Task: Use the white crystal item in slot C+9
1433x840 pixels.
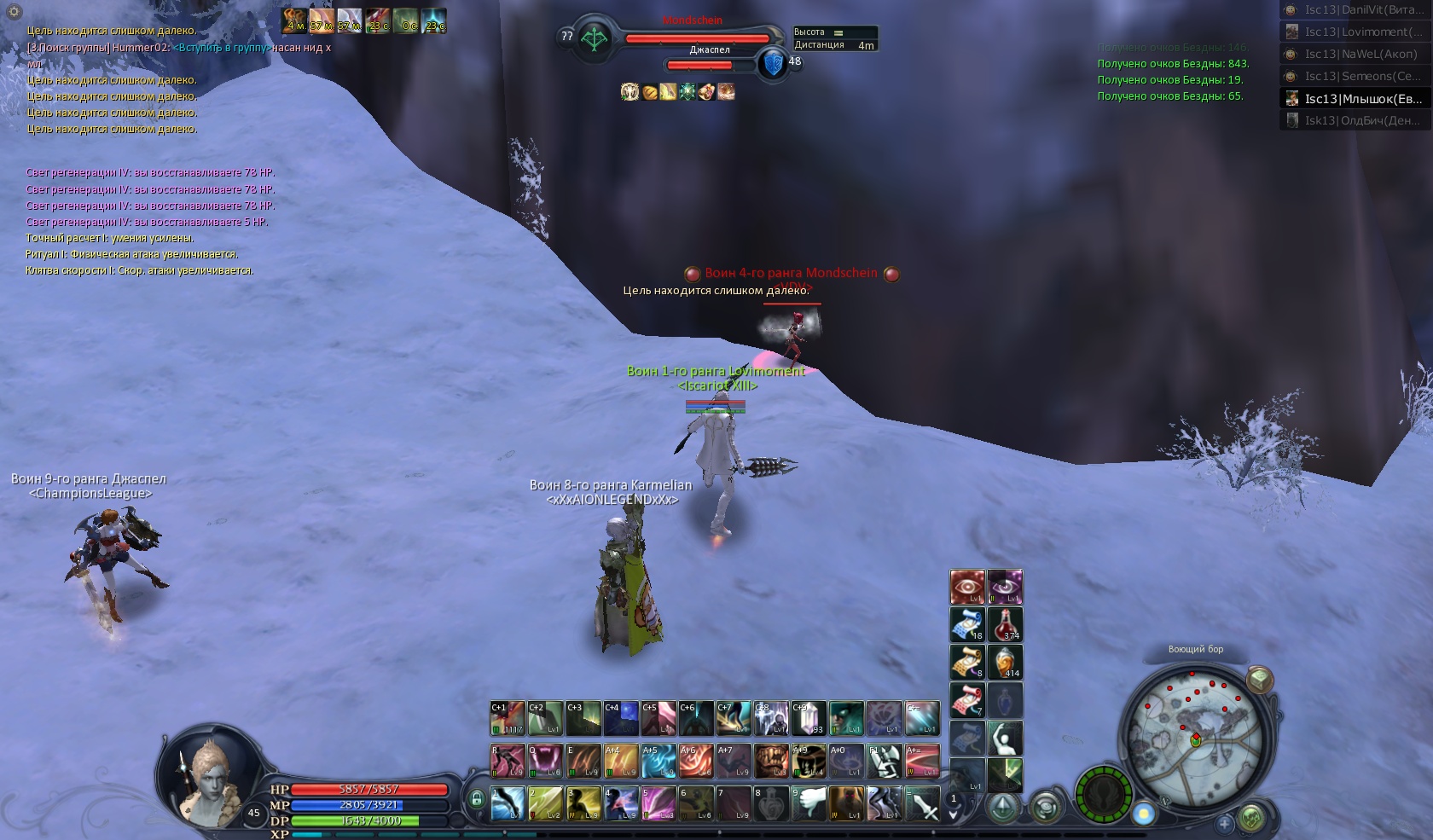Action: point(808,718)
